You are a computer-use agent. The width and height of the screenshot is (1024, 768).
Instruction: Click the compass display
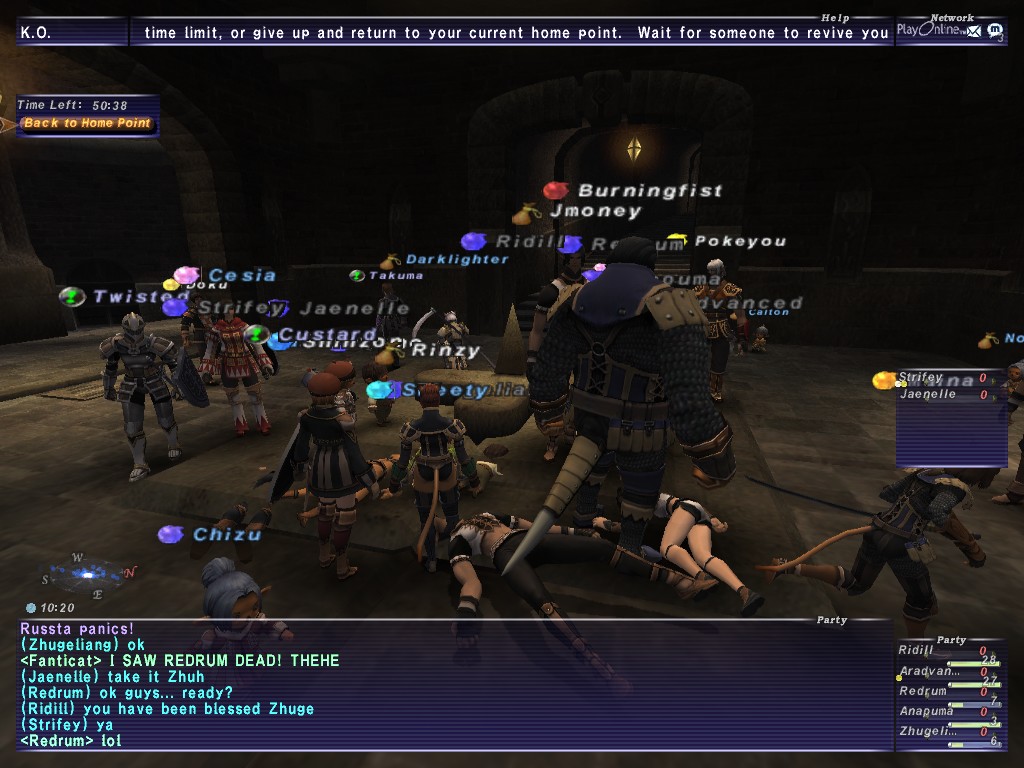coord(87,574)
